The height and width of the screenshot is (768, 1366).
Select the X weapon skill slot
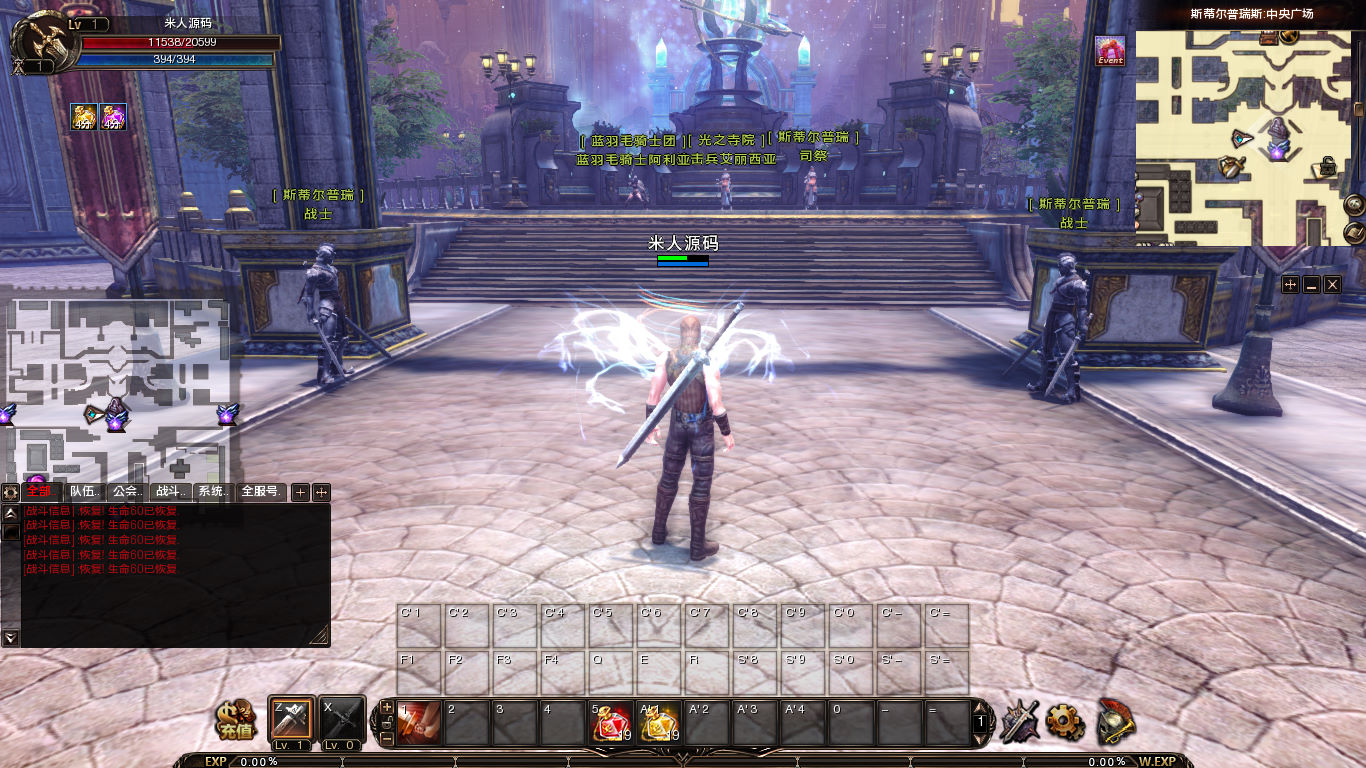[340, 721]
